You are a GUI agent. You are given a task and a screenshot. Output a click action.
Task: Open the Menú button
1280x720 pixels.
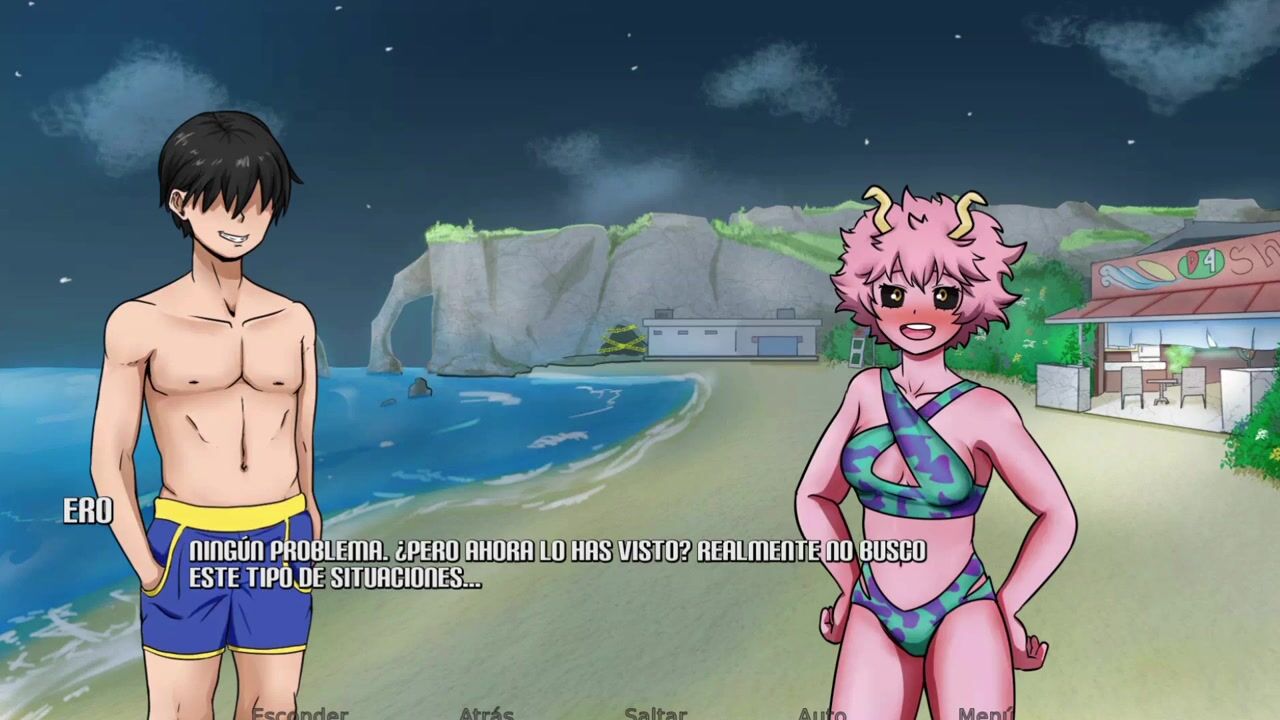985,714
